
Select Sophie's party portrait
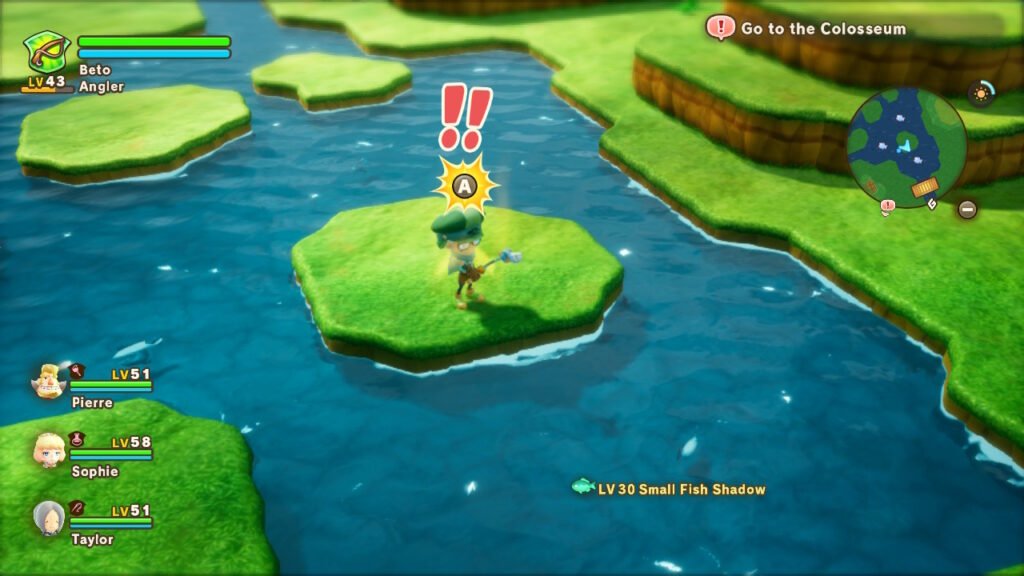[49, 450]
